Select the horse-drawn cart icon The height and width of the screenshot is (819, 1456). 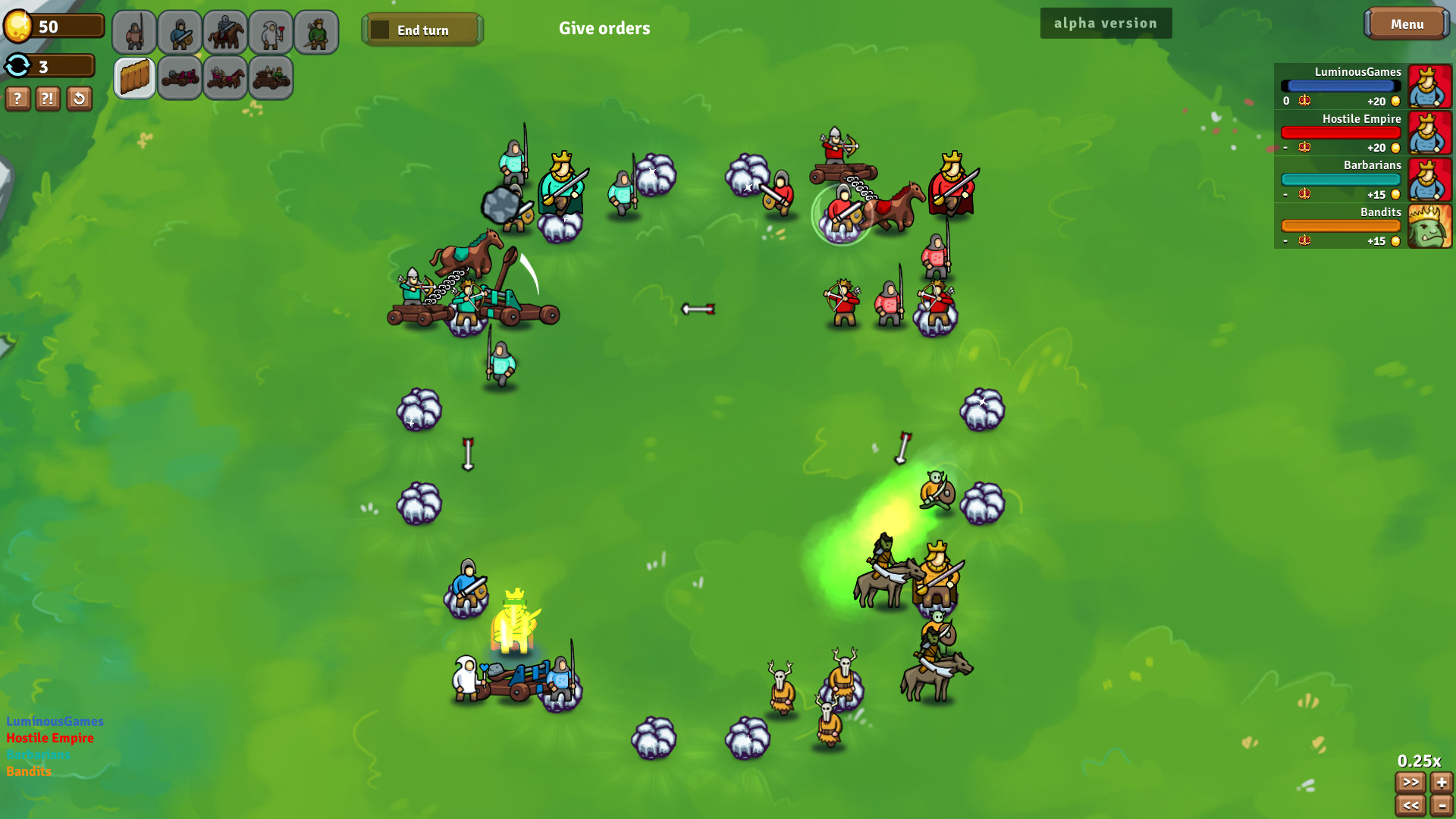pos(225,77)
